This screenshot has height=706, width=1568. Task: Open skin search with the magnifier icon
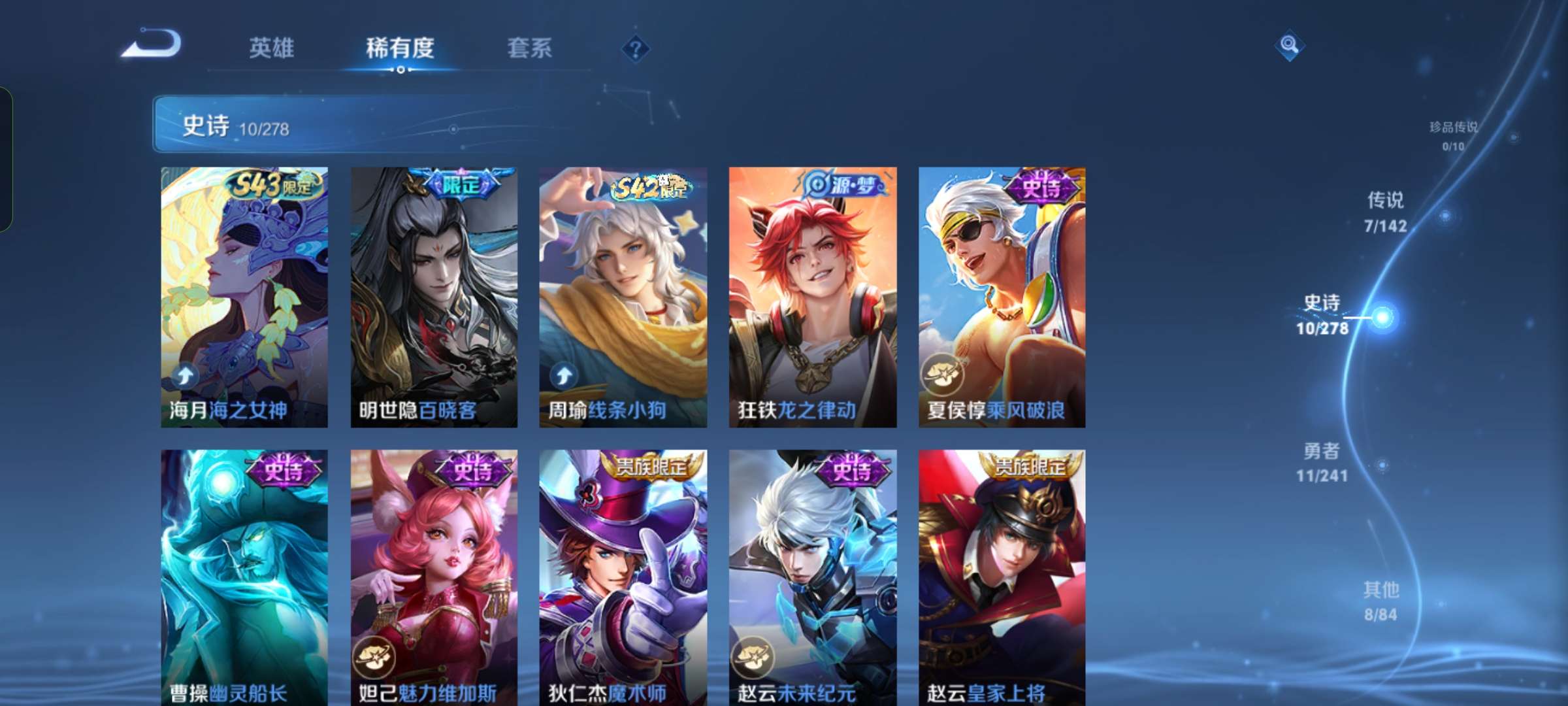point(1289,46)
